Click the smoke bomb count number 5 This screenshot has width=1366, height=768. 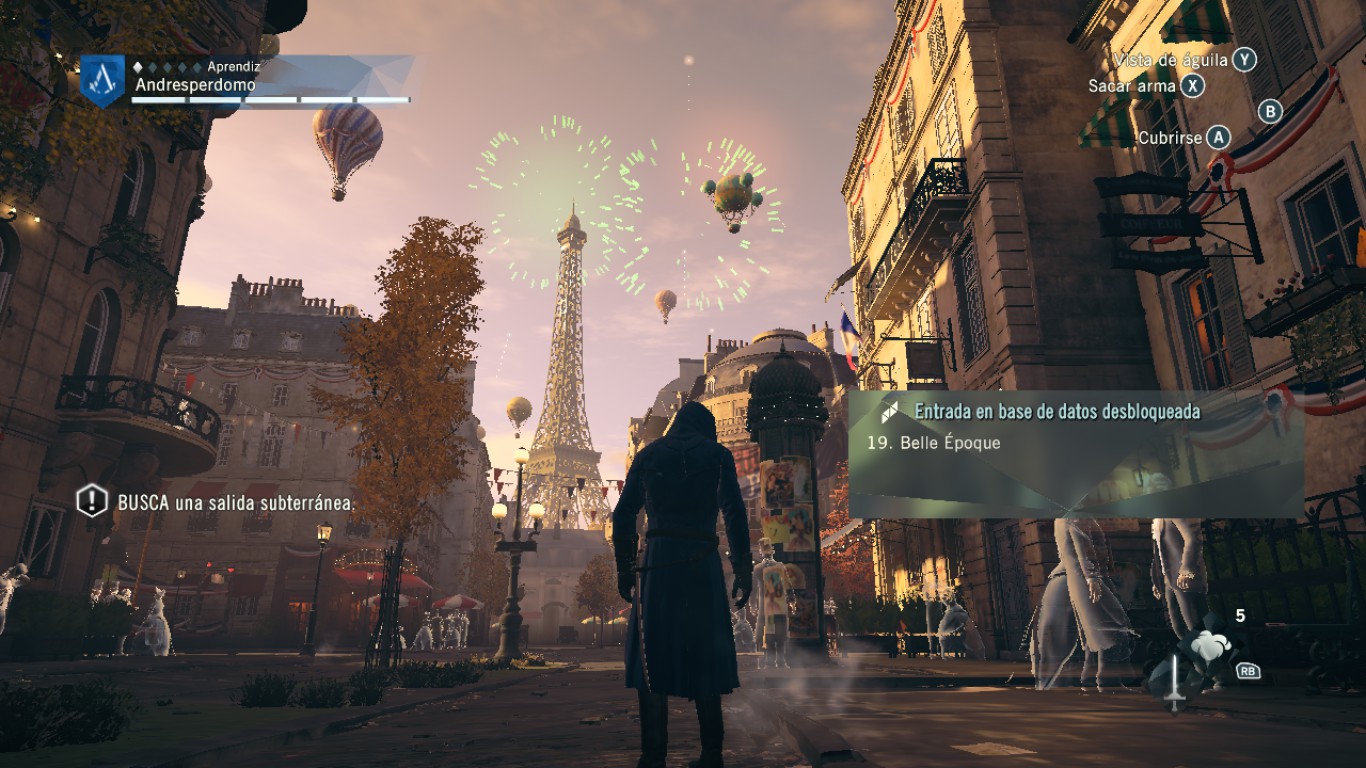tap(1240, 615)
